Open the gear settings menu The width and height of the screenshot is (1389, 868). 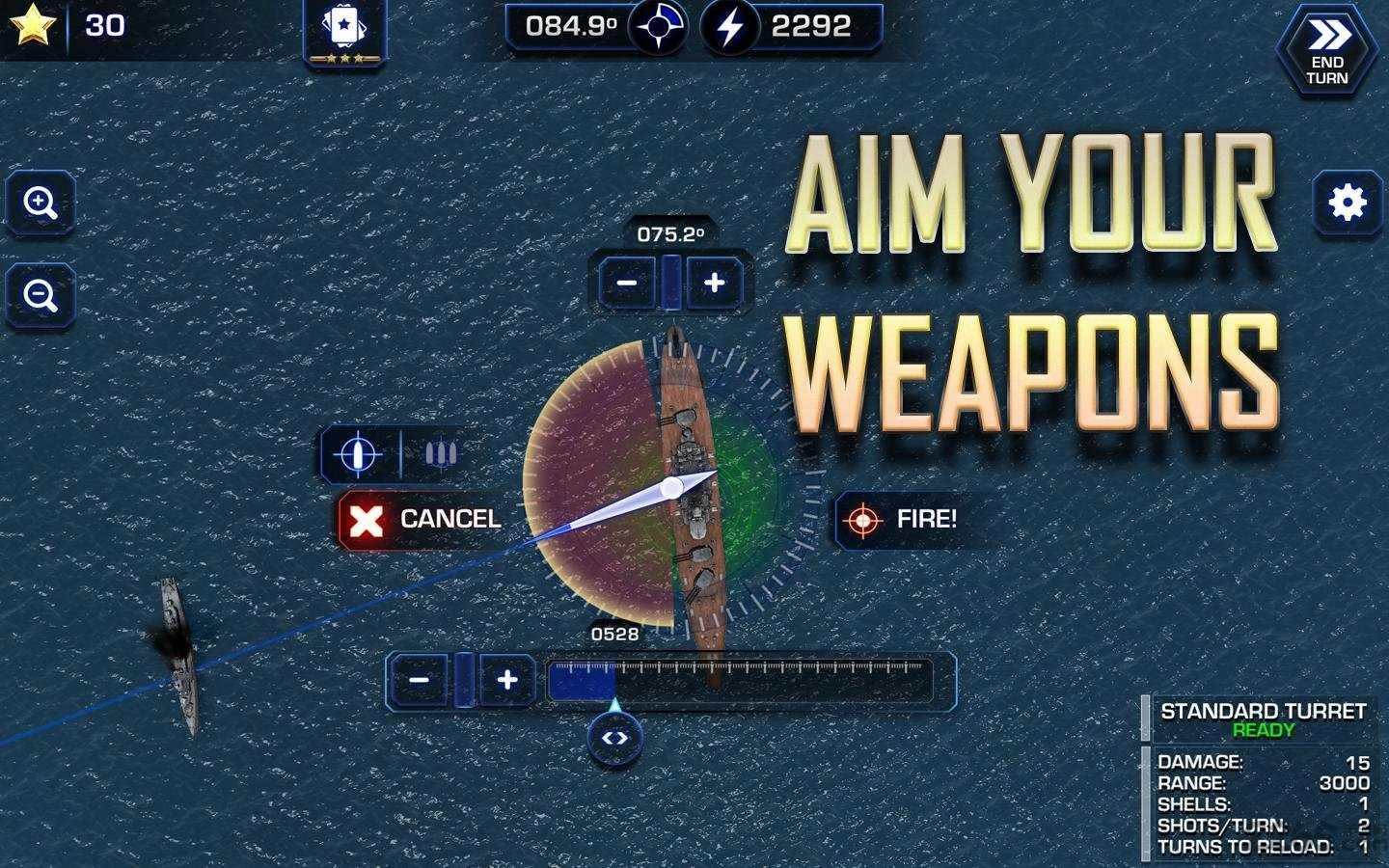1347,203
